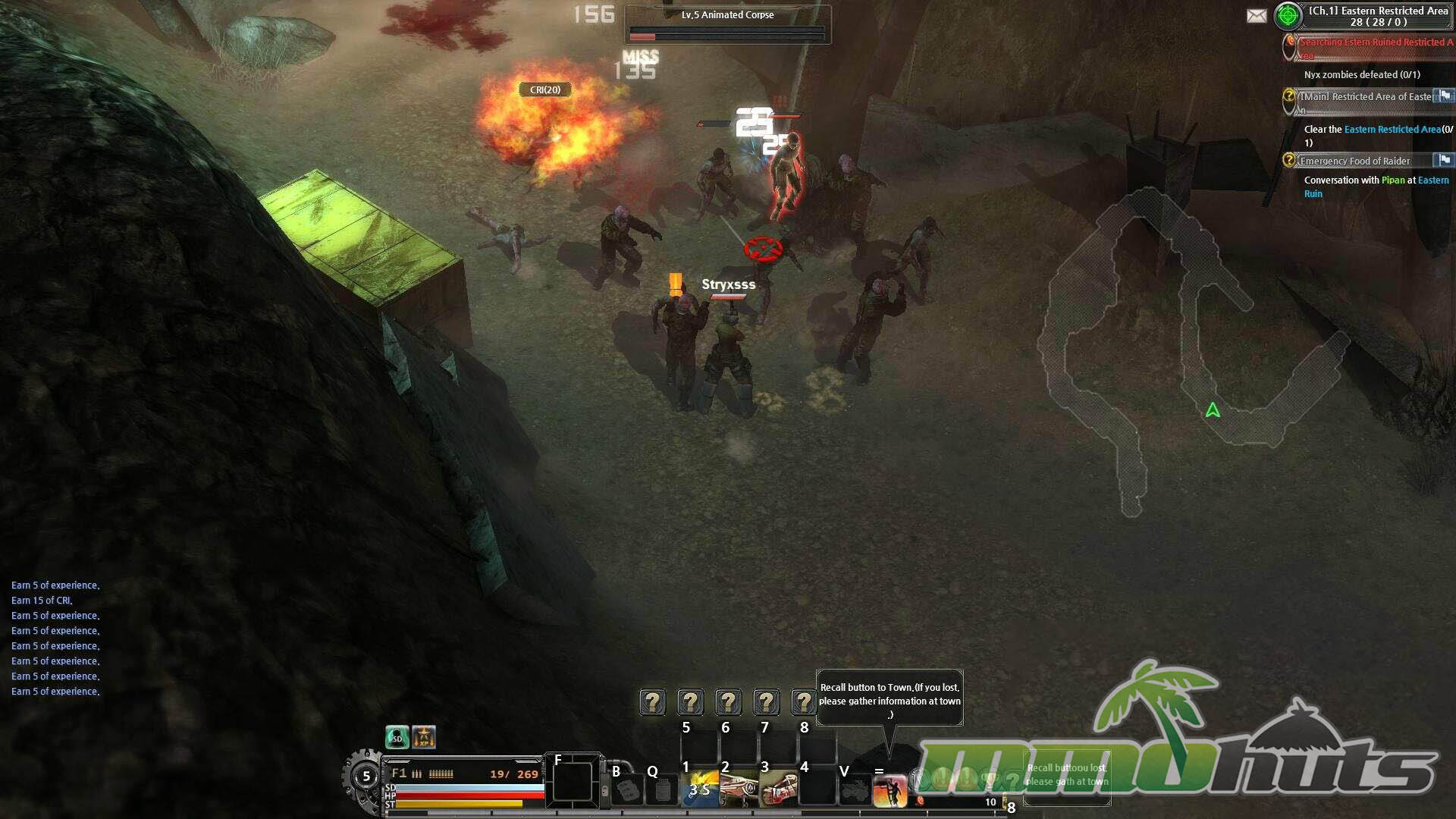1456x819 pixels.
Task: Click the SD buff icon
Action: click(397, 737)
